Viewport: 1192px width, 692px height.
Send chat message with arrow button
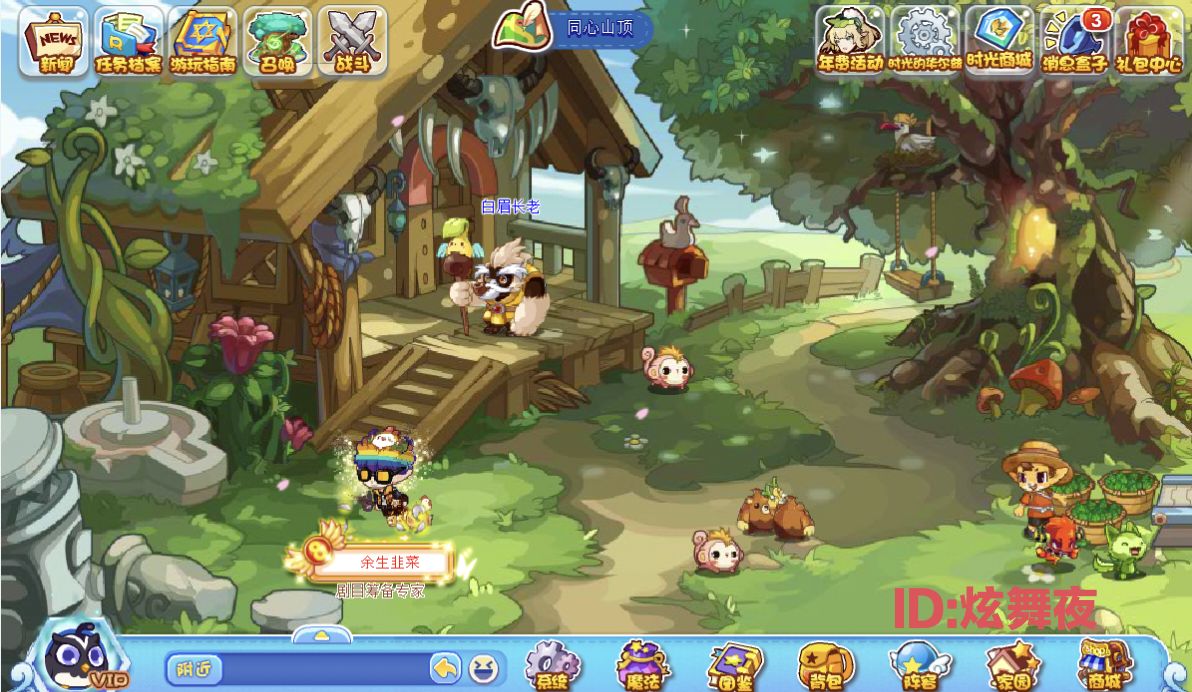point(445,667)
